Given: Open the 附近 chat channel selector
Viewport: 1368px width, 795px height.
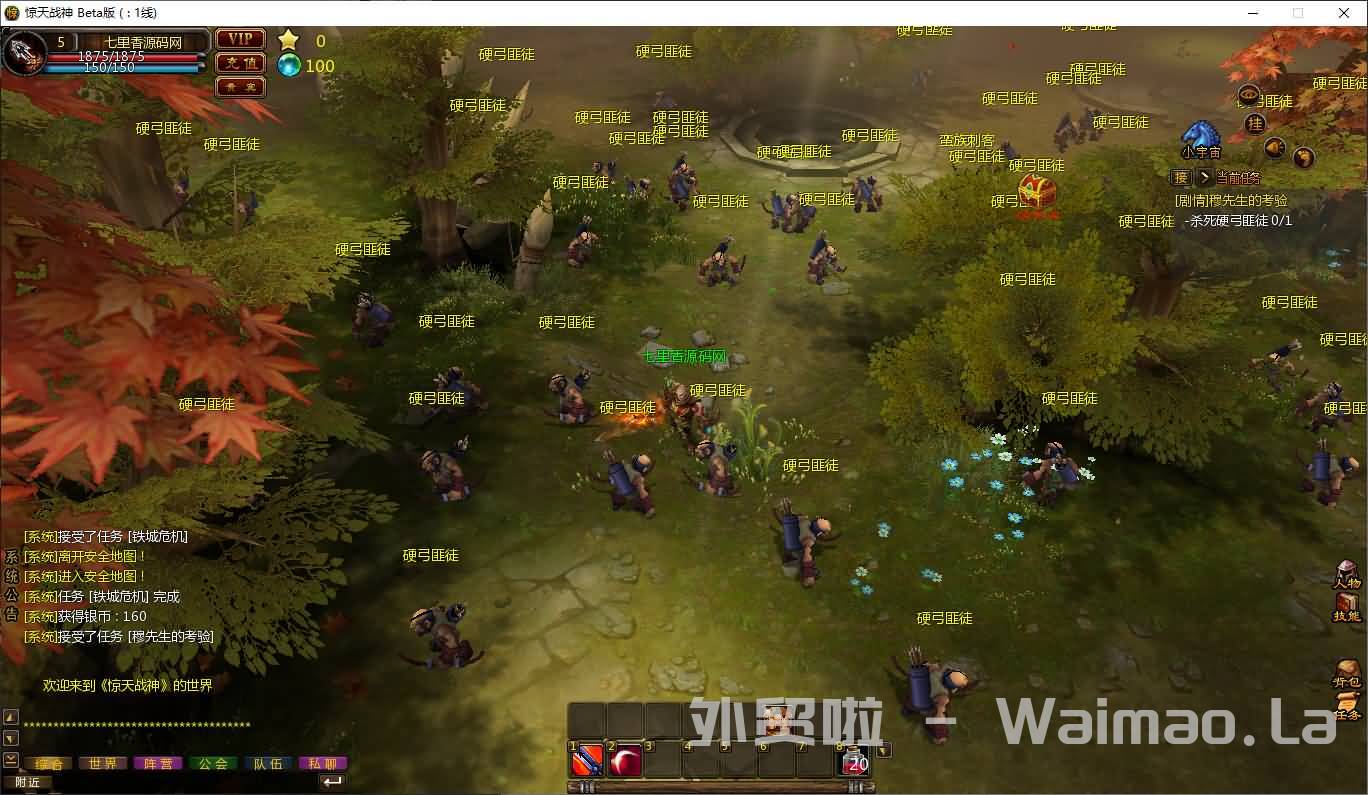Looking at the screenshot, I should pyautogui.click(x=26, y=781).
